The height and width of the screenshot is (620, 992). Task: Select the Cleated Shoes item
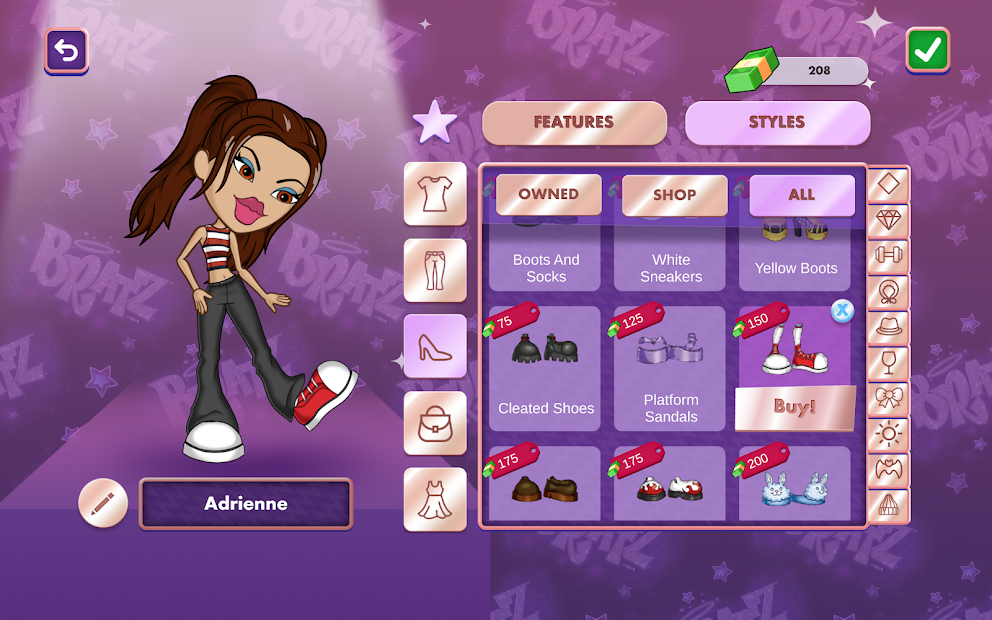[x=546, y=368]
